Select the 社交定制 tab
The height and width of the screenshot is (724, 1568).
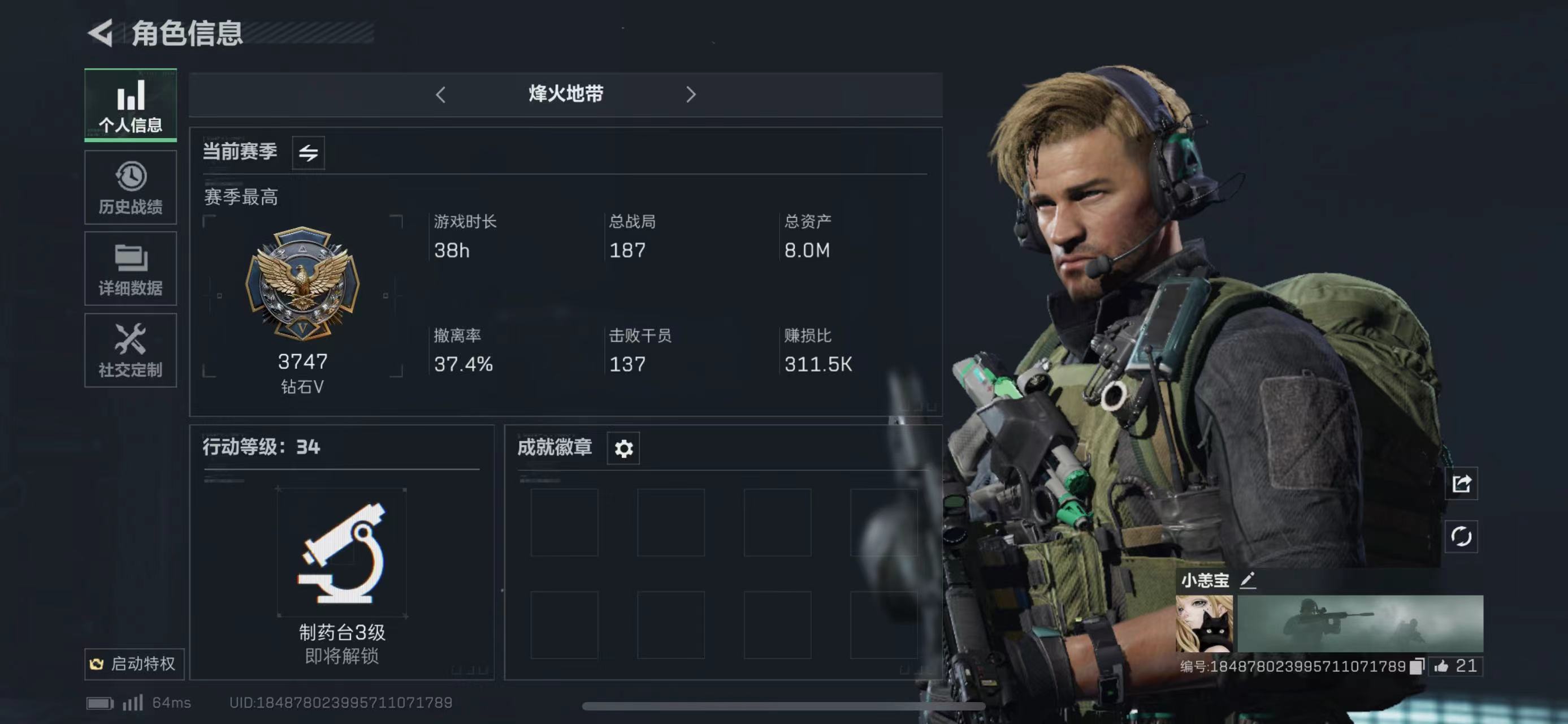(x=130, y=350)
